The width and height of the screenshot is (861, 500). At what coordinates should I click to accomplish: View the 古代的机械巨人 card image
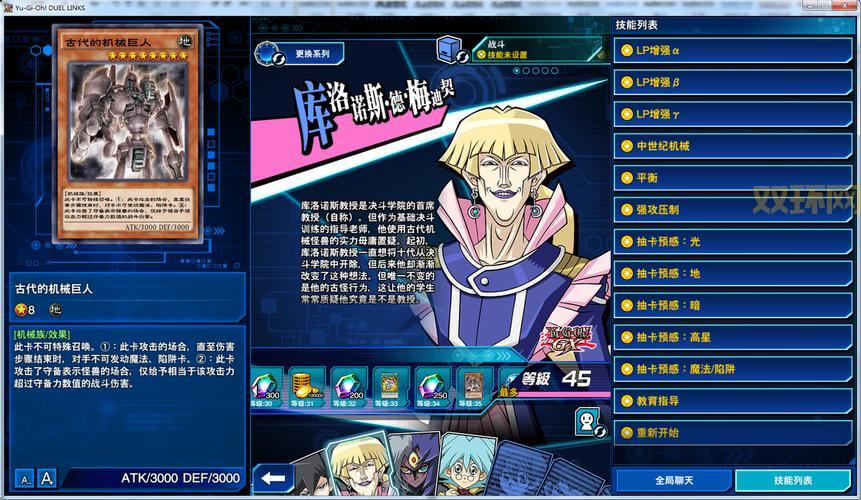click(x=127, y=133)
